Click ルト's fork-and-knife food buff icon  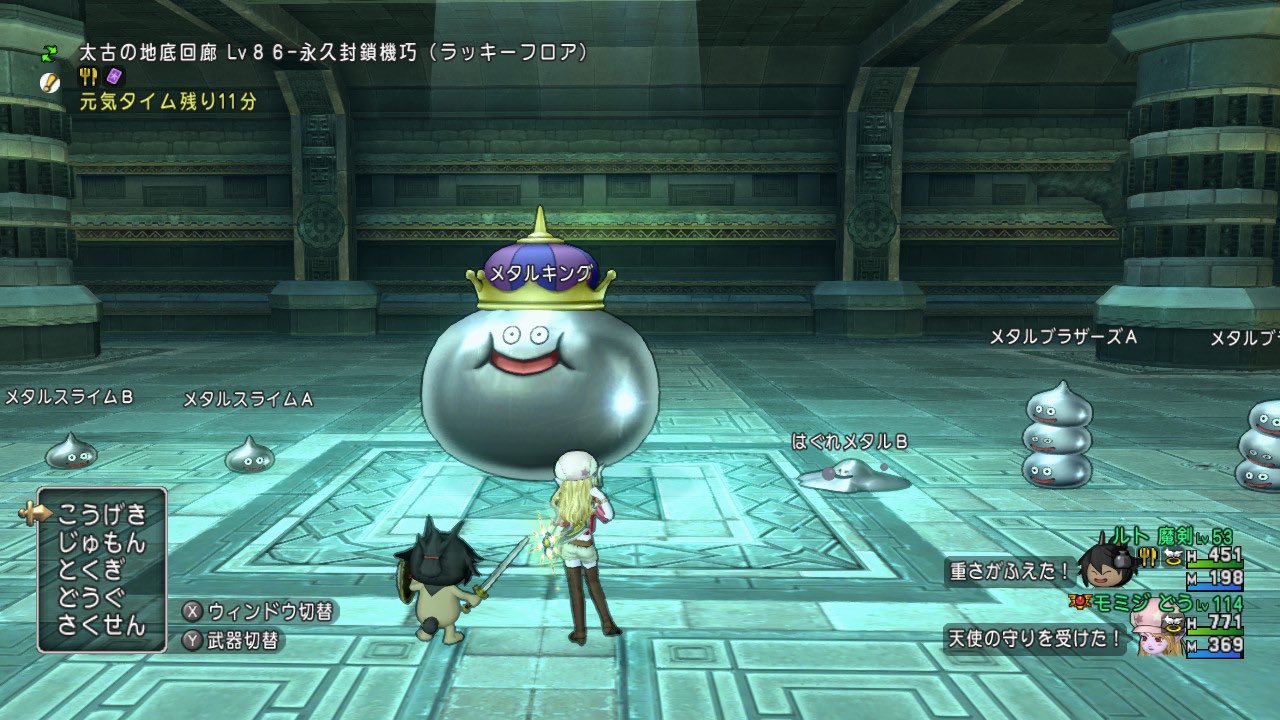click(x=1148, y=557)
